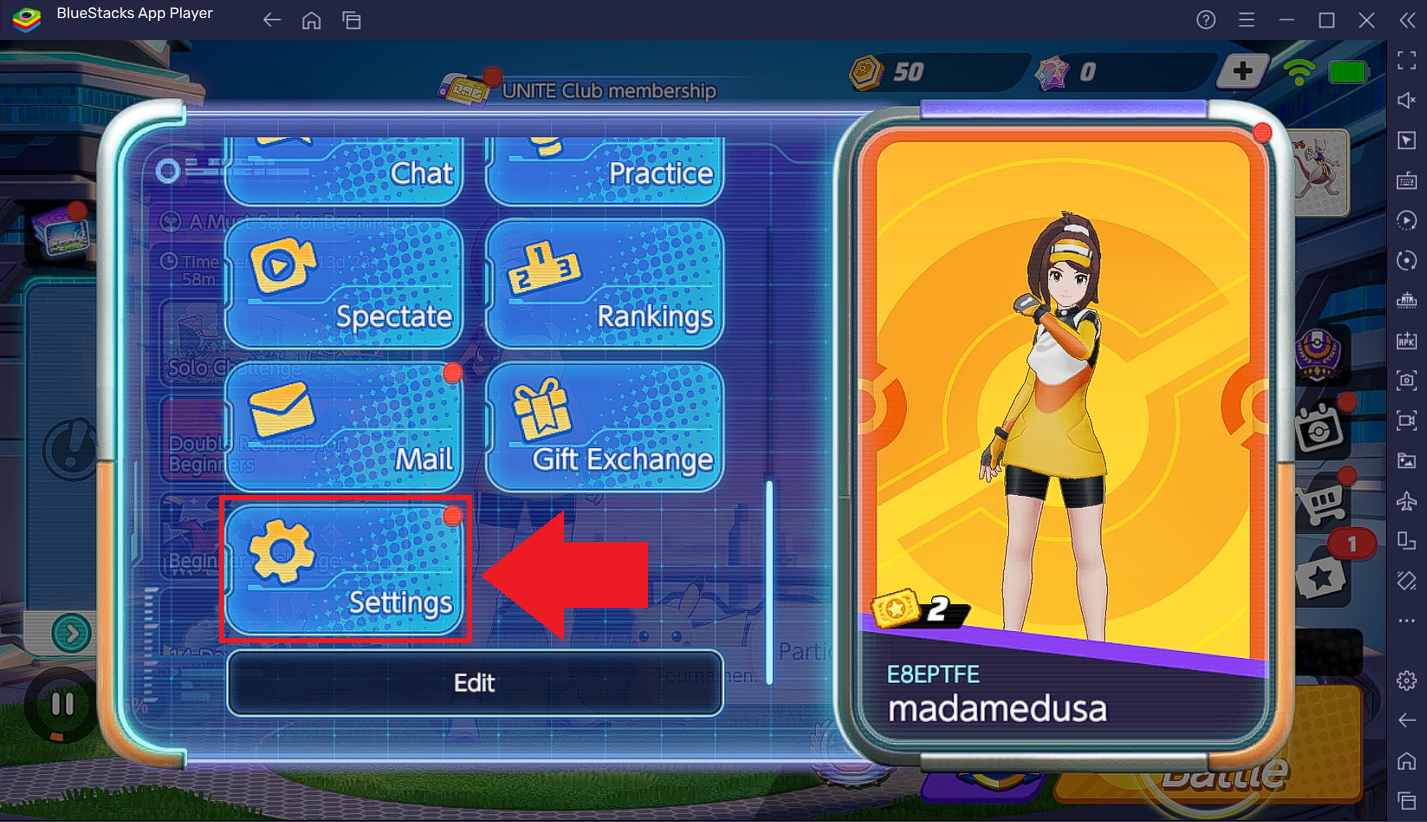Click the airplane location icon in the sidebar
This screenshot has height=822, width=1427.
click(1405, 500)
